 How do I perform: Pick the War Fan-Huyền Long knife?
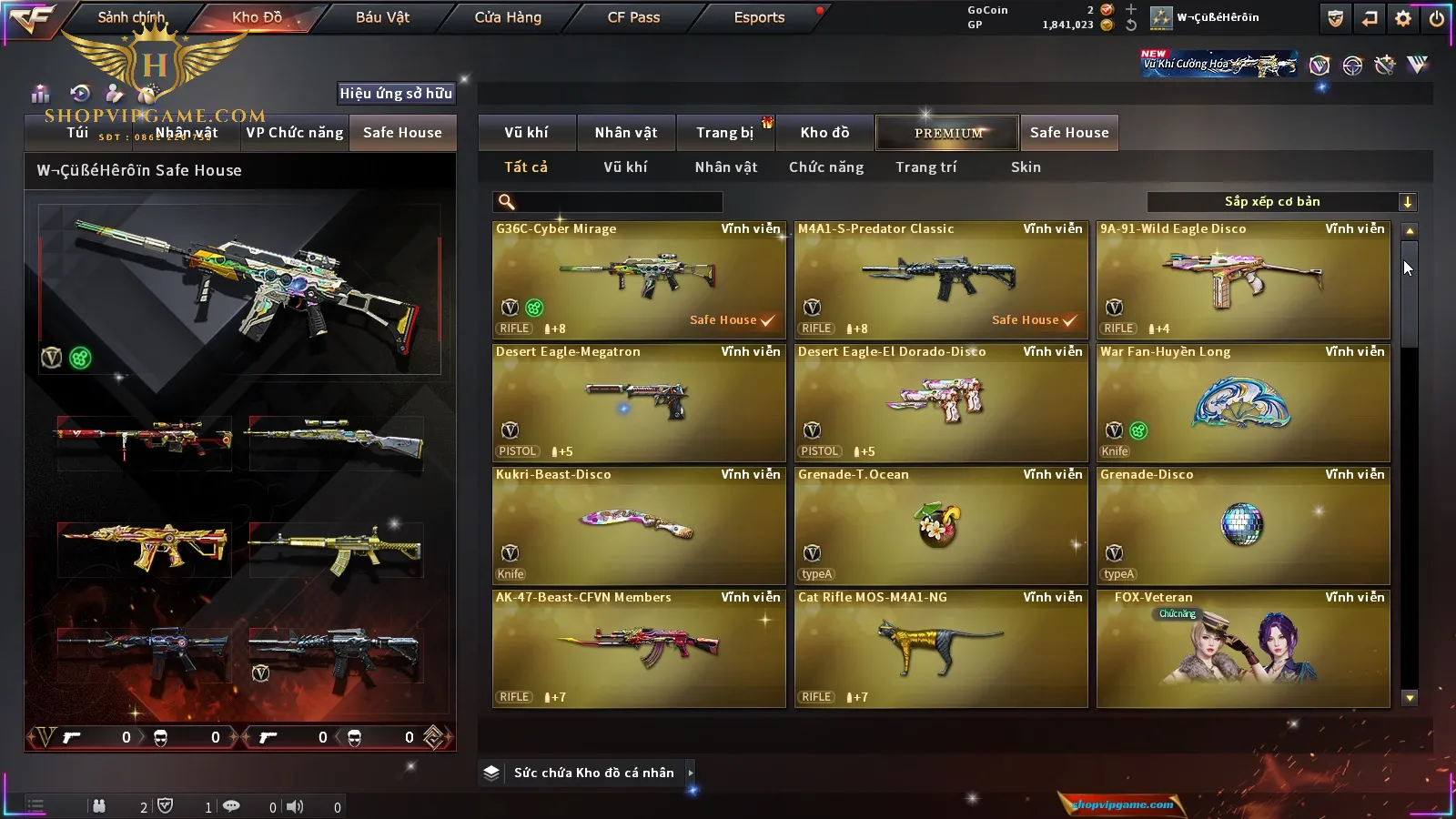(1243, 402)
